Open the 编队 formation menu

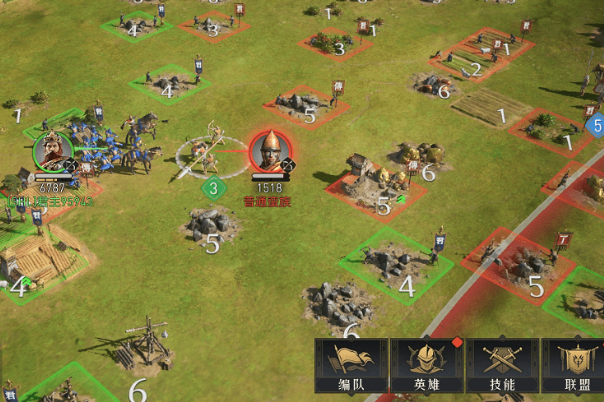tap(351, 366)
